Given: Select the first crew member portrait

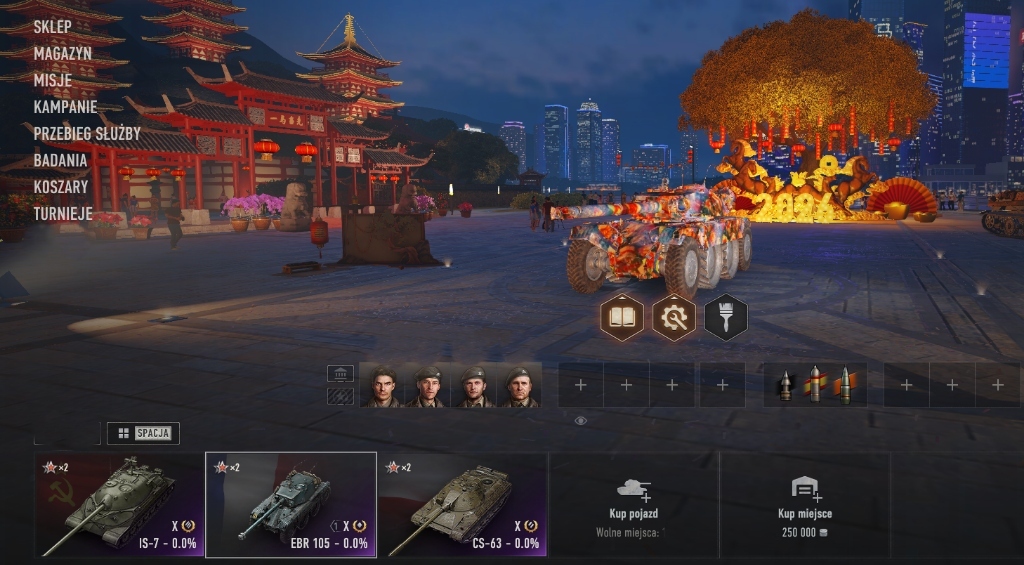Looking at the screenshot, I should (x=383, y=386).
